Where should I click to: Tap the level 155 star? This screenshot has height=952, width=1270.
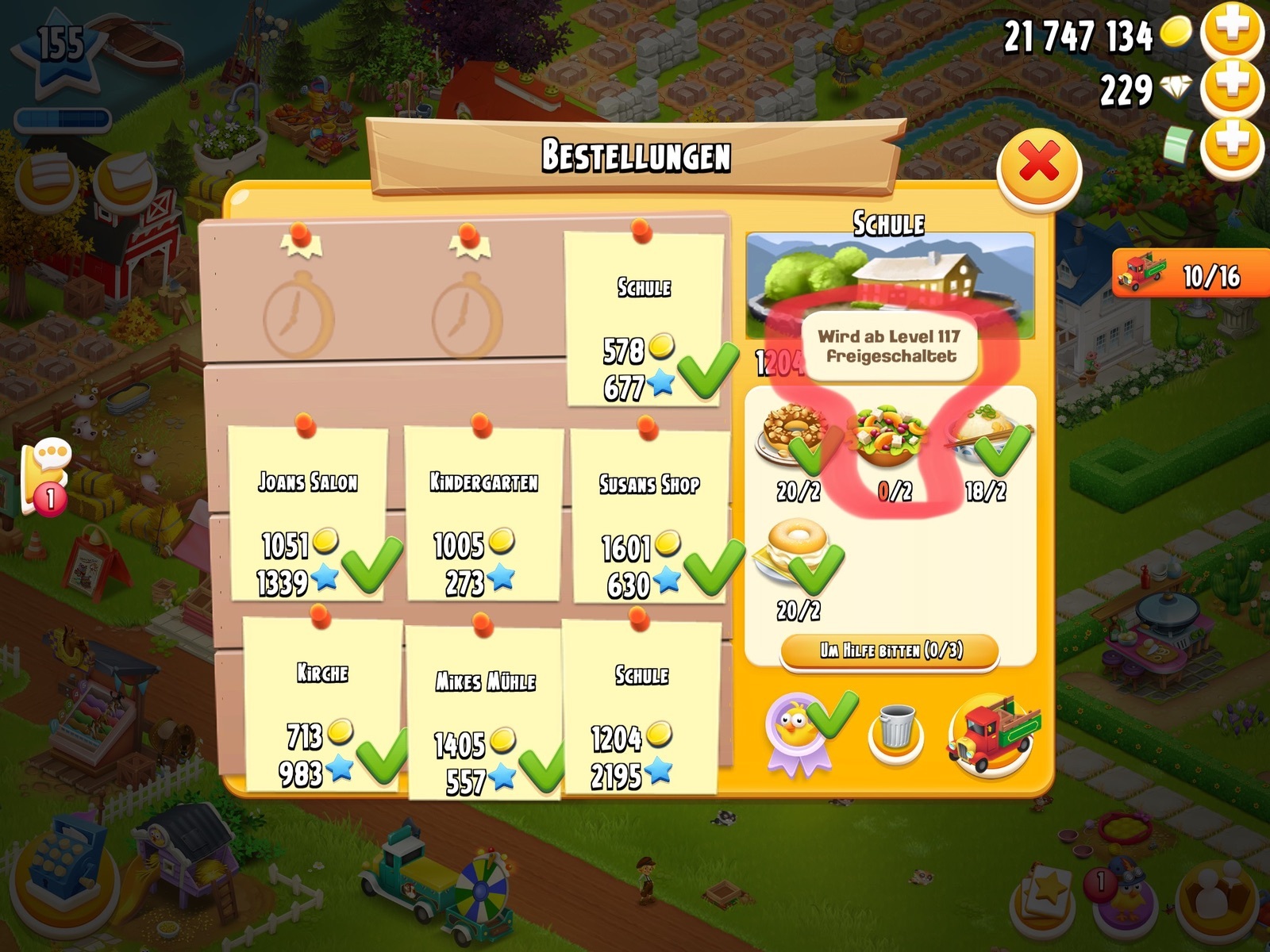click(x=60, y=49)
